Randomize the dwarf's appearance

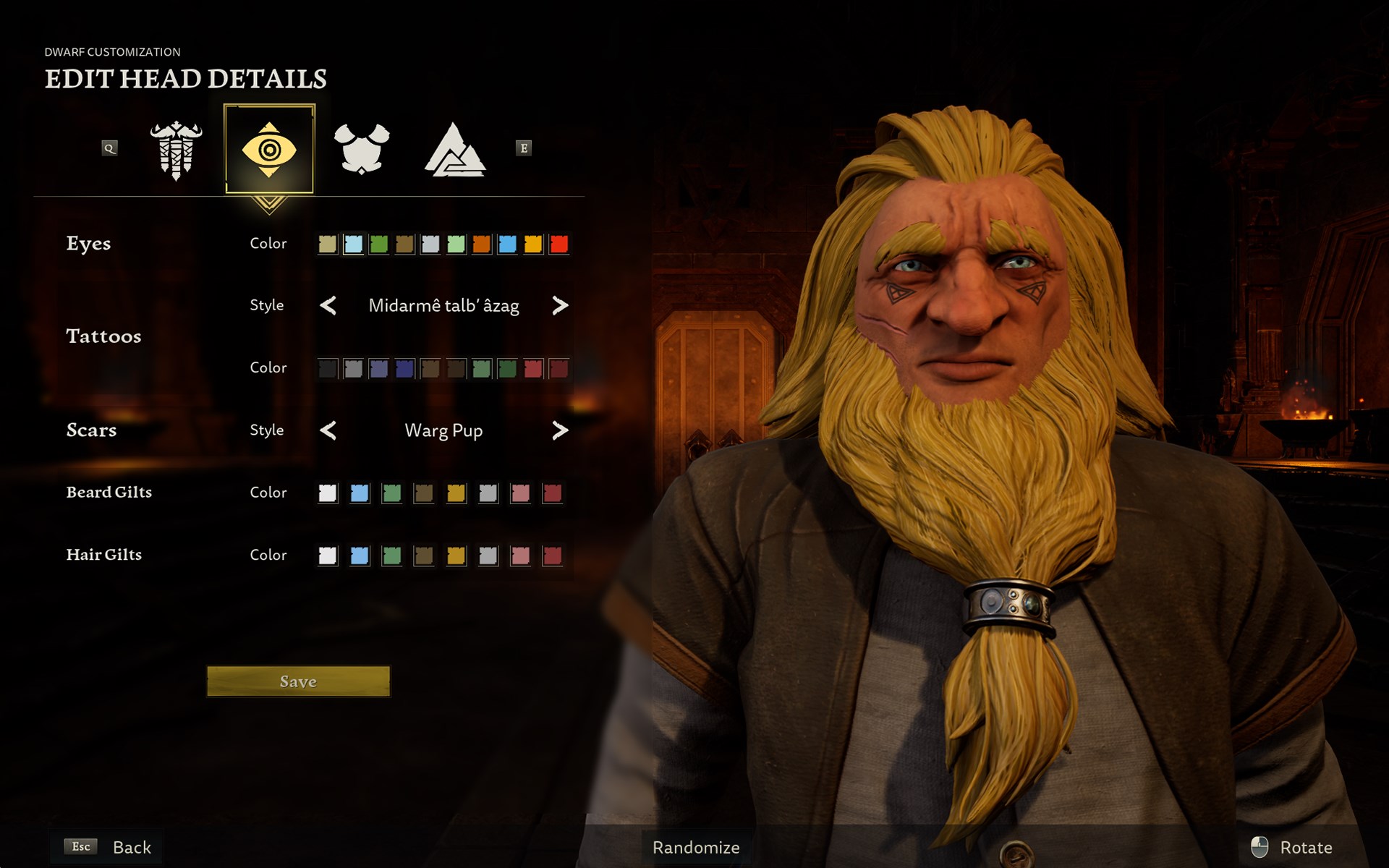[695, 847]
